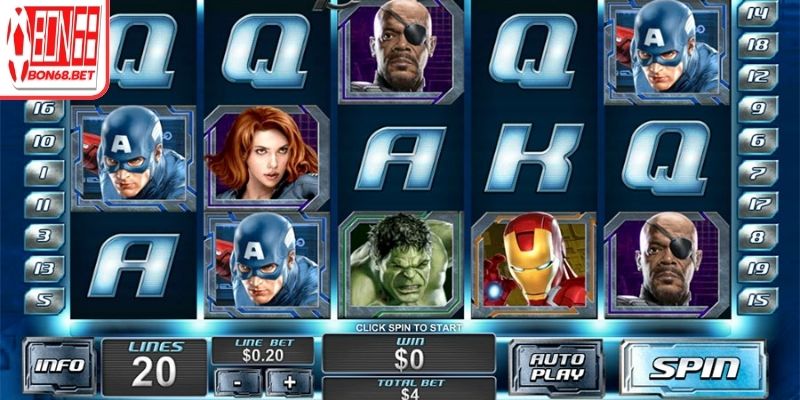Choose payline number 3
800x400 pixels.
click(45, 236)
